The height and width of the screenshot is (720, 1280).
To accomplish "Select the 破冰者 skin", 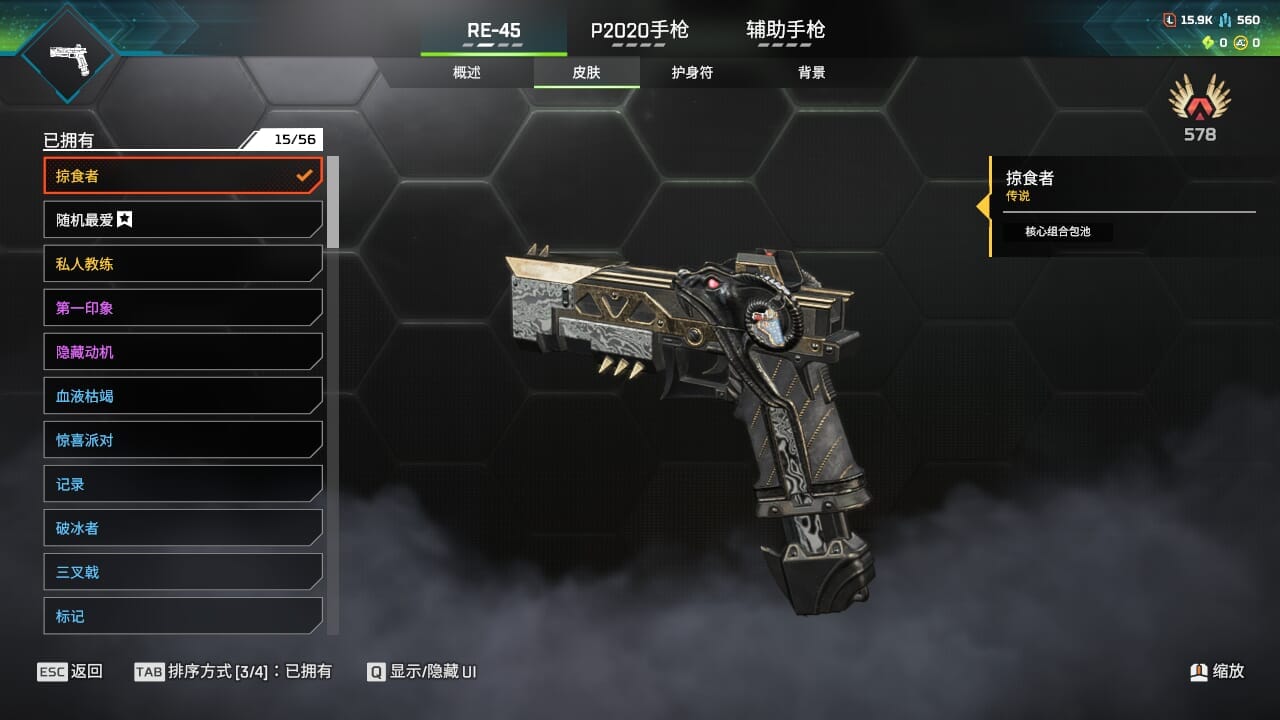I will (183, 528).
